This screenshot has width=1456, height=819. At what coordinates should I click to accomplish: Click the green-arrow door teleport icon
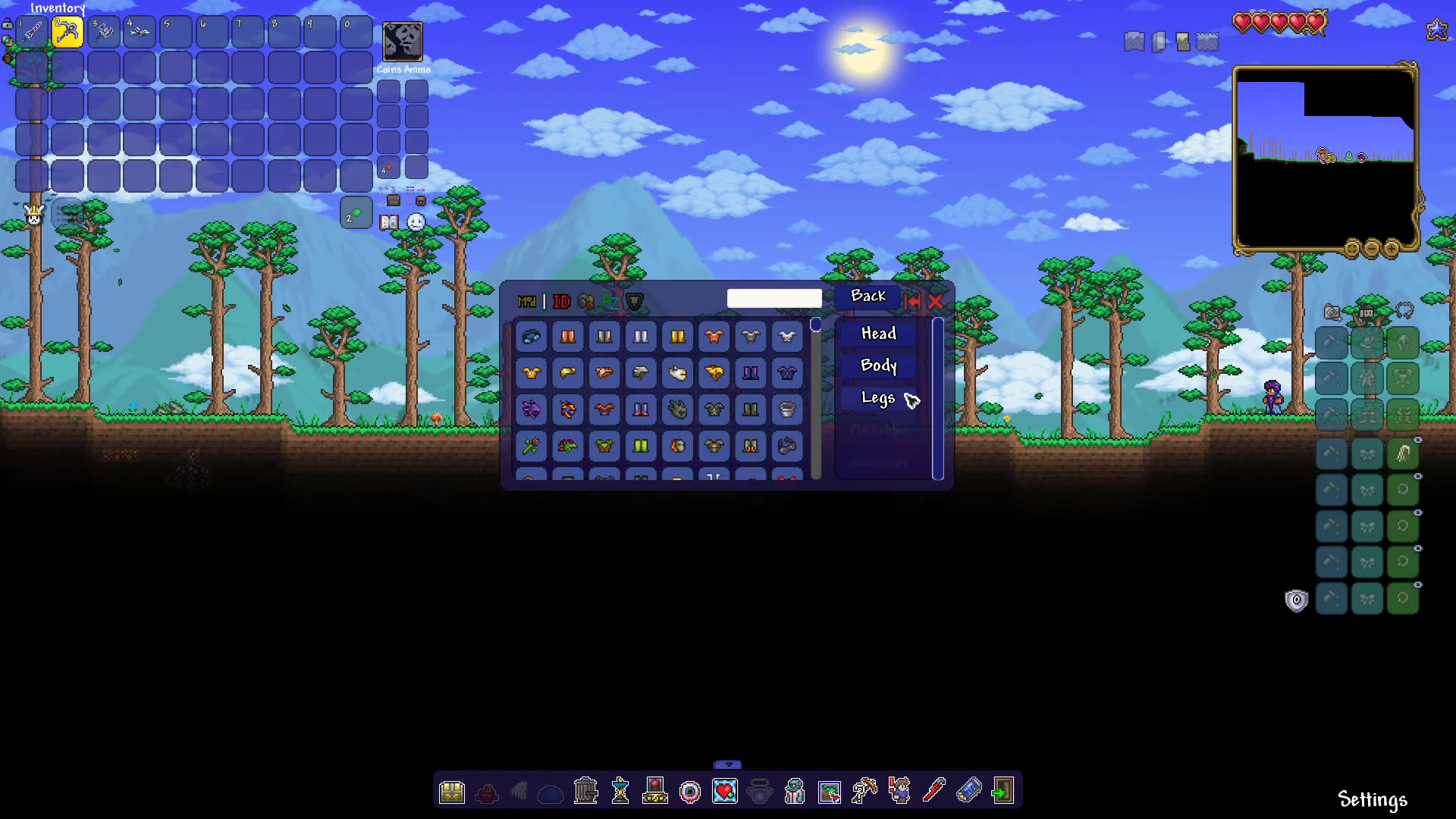click(1003, 791)
